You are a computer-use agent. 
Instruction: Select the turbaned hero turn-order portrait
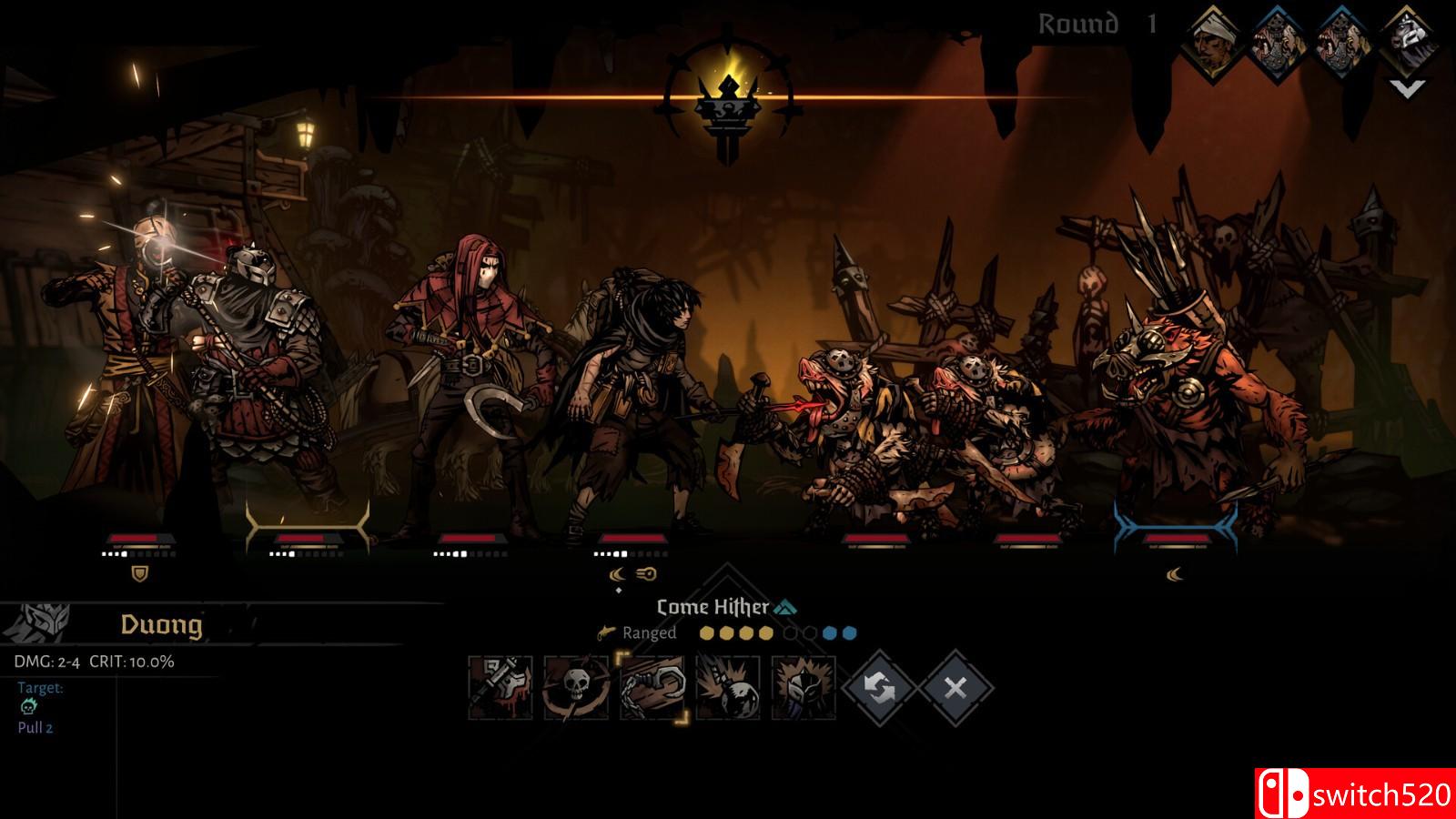(1217, 41)
